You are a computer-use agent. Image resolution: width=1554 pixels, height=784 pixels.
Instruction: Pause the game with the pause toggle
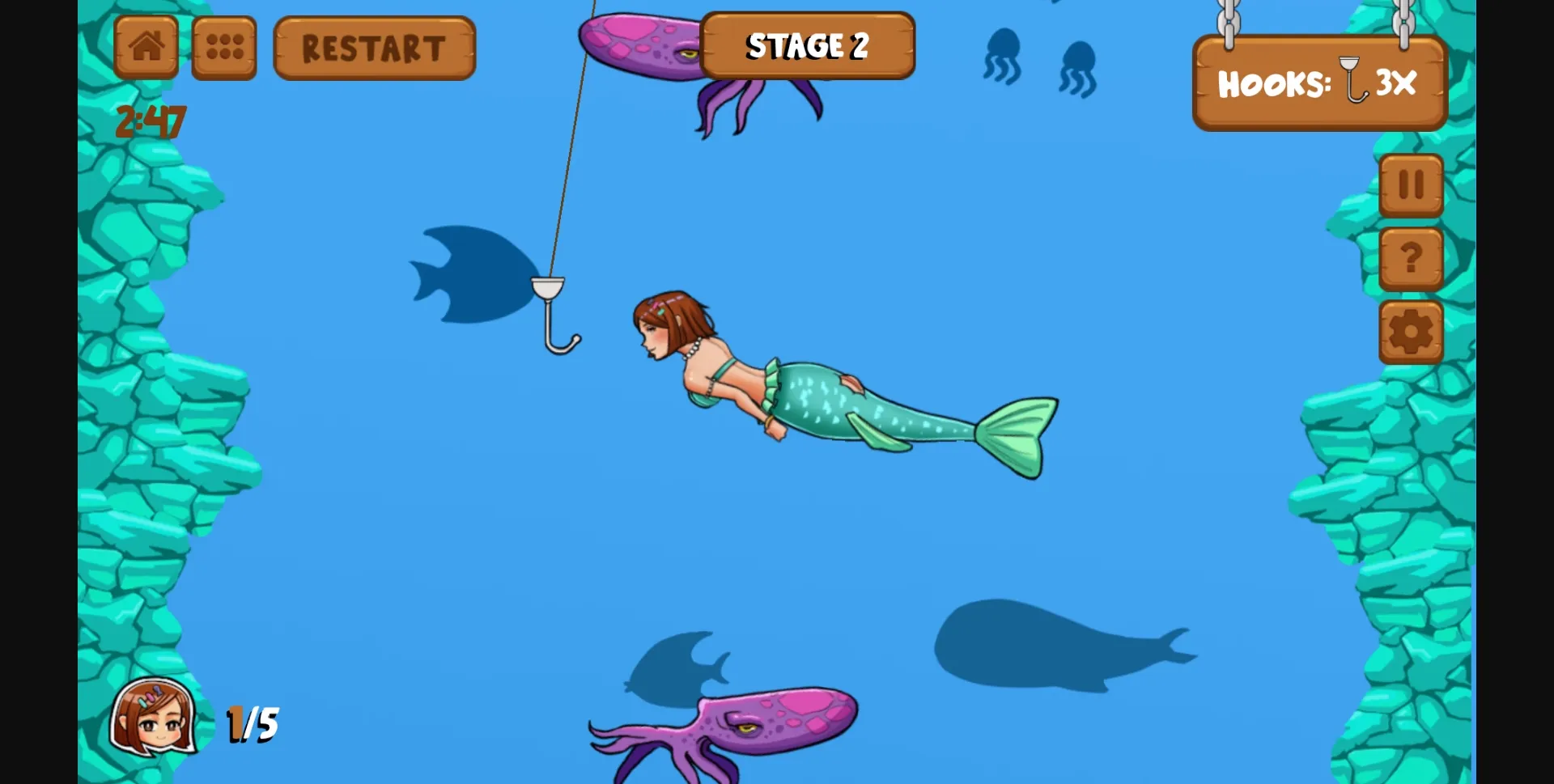tap(1411, 184)
